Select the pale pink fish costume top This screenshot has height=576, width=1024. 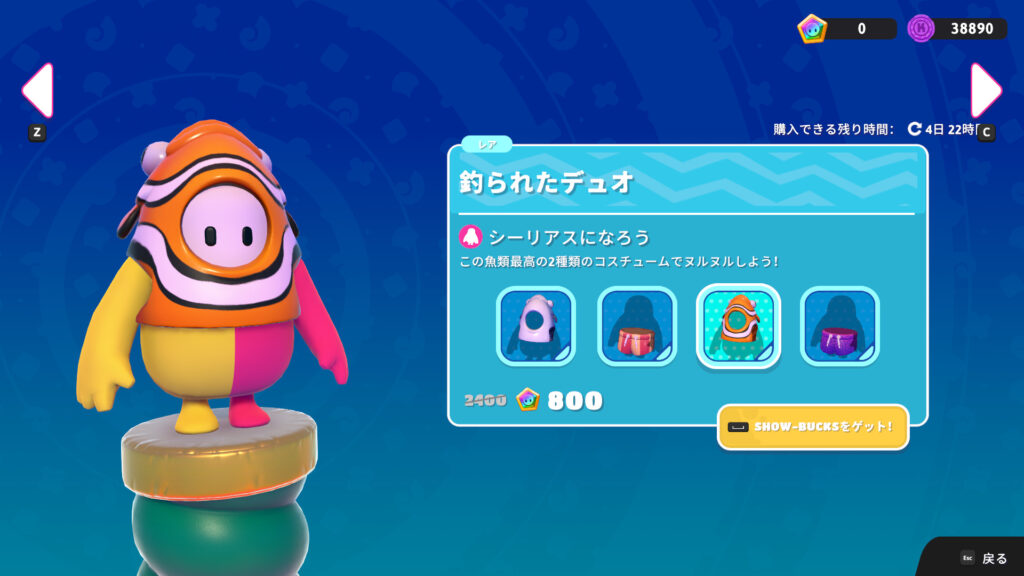point(536,326)
